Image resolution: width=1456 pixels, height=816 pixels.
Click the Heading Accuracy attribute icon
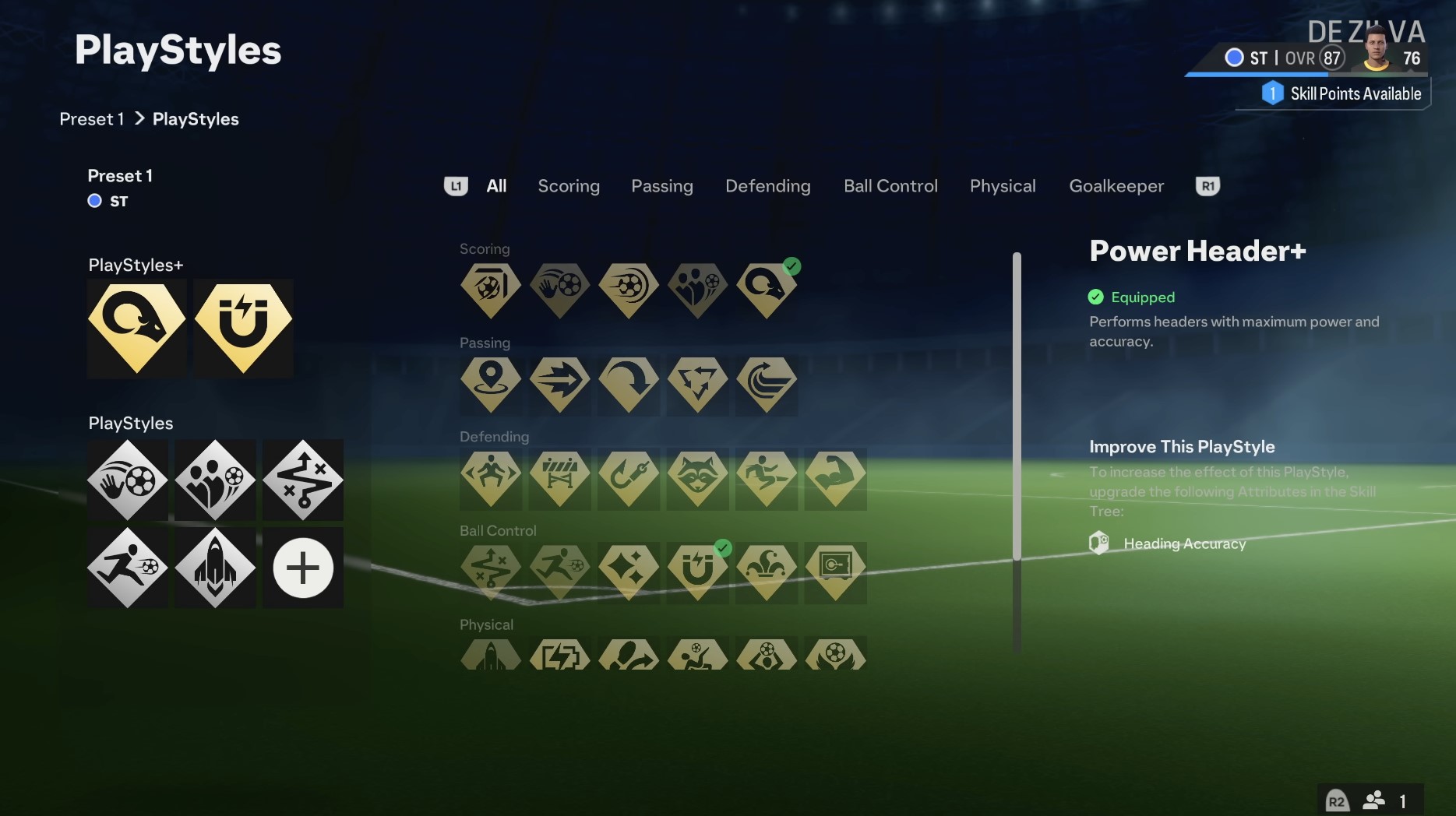(x=1099, y=543)
